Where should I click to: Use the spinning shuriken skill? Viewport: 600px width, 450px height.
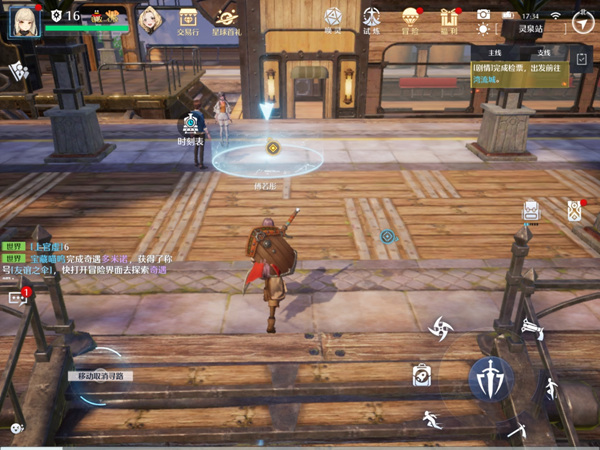pyautogui.click(x=441, y=327)
